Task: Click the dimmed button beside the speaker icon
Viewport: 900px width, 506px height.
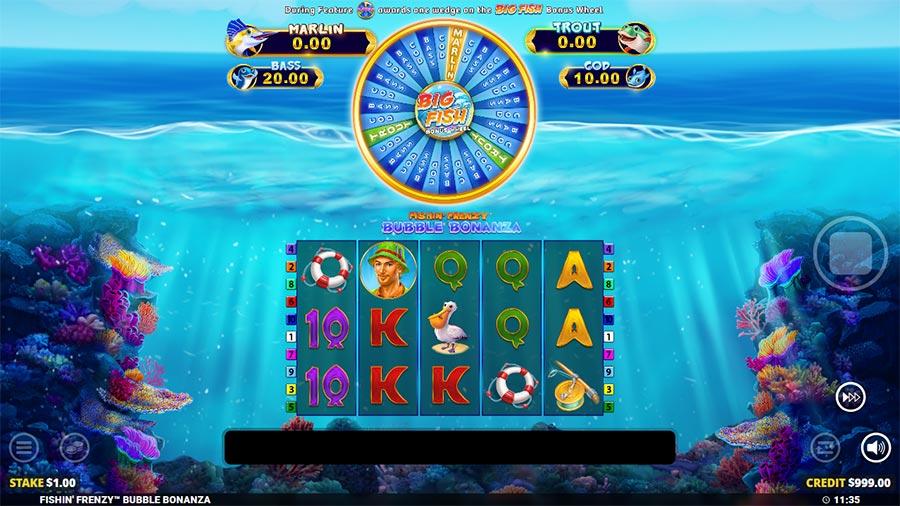Action: (825, 447)
